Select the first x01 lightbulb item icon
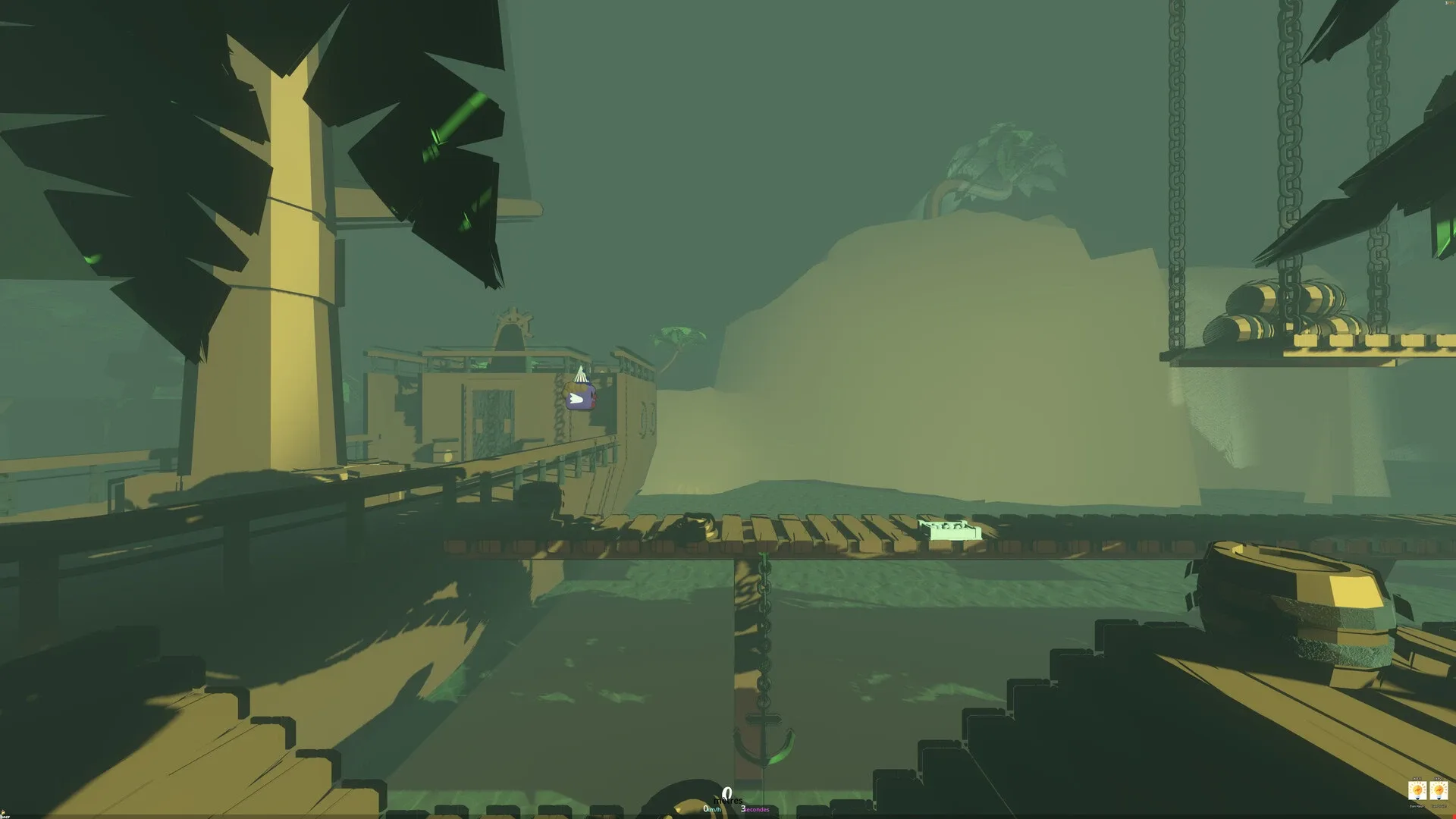This screenshot has height=819, width=1456. tap(1417, 790)
